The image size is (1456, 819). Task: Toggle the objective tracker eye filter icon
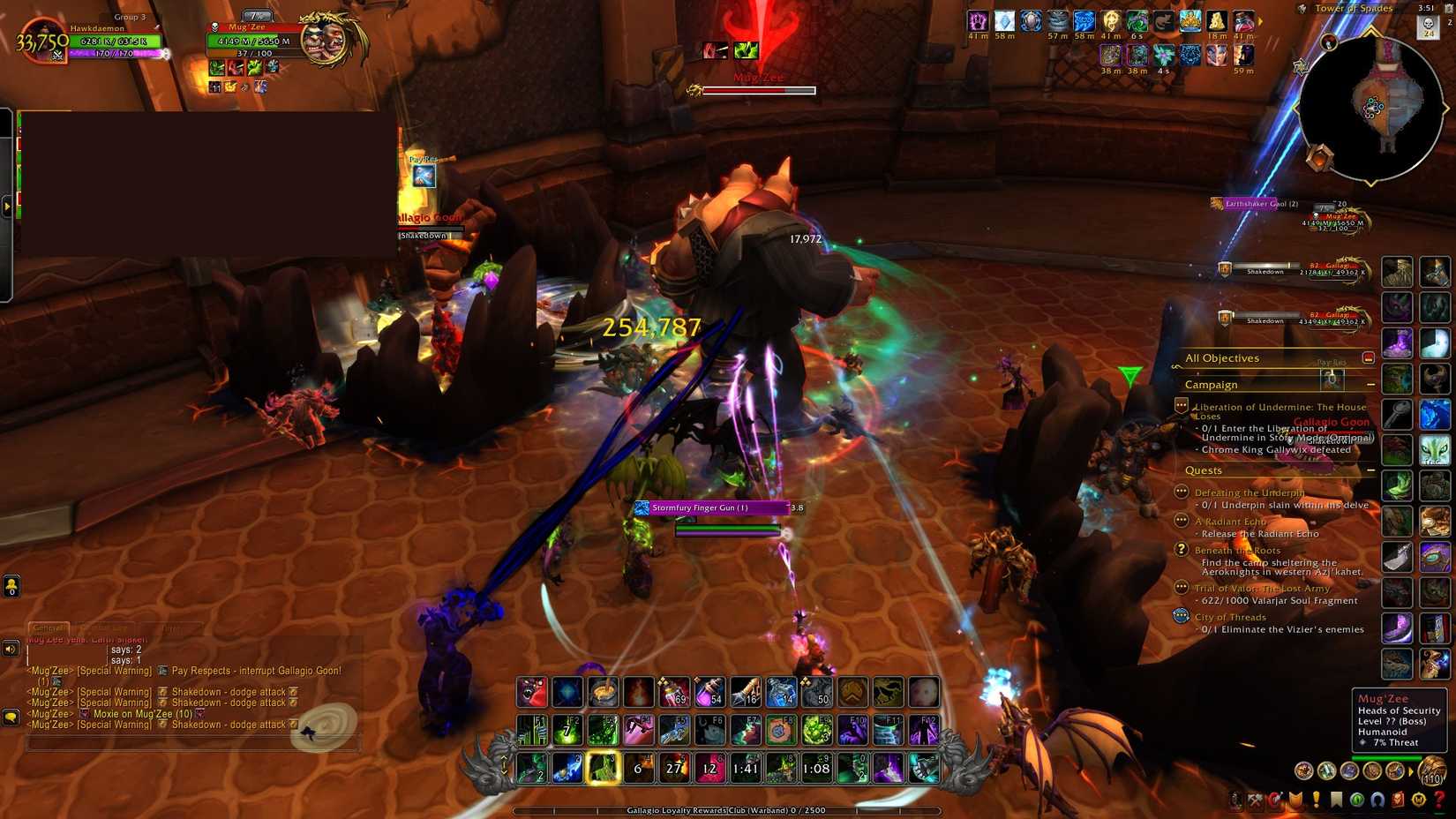pyautogui.click(x=1370, y=357)
